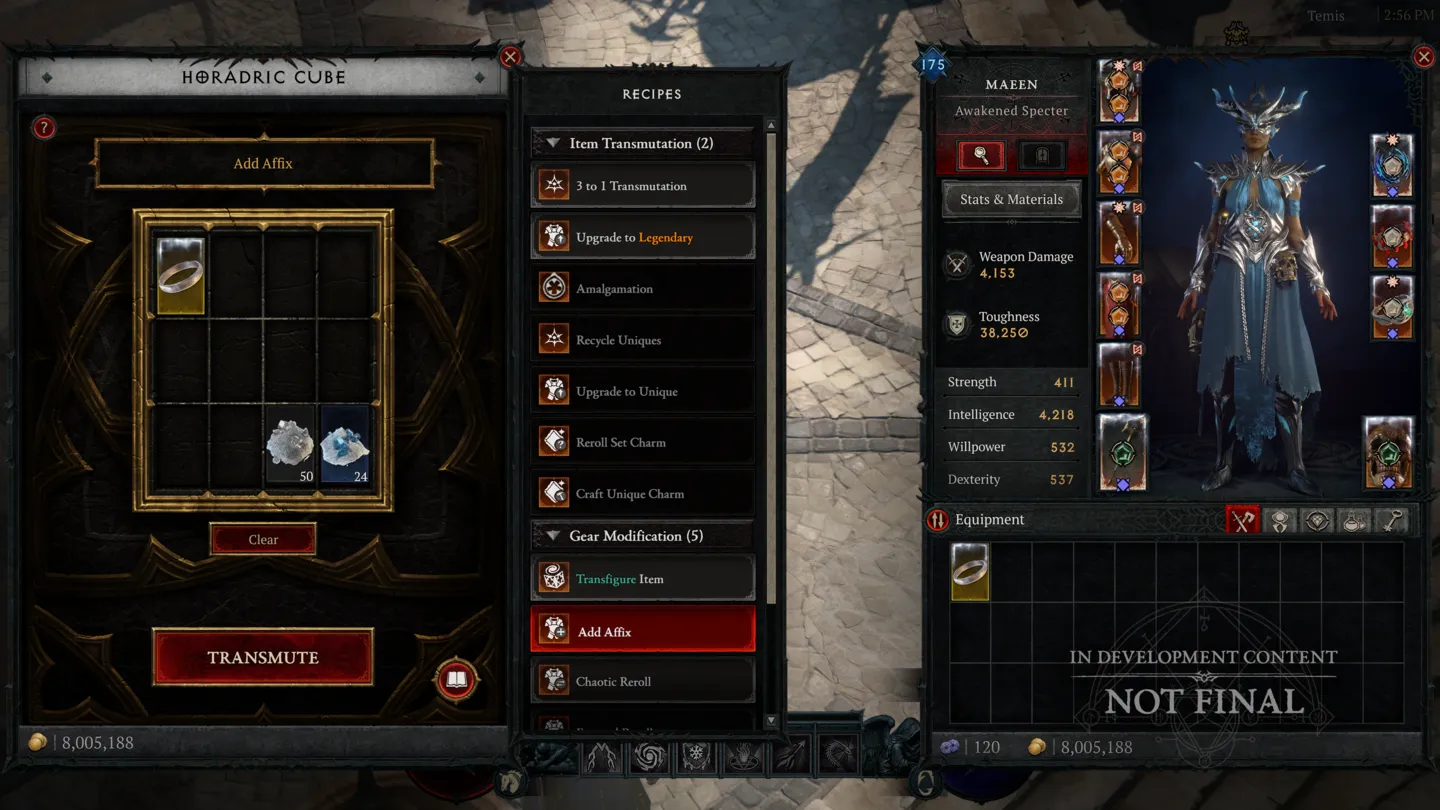
Task: Select the aspects inventory filter toggle
Action: coord(1281,520)
